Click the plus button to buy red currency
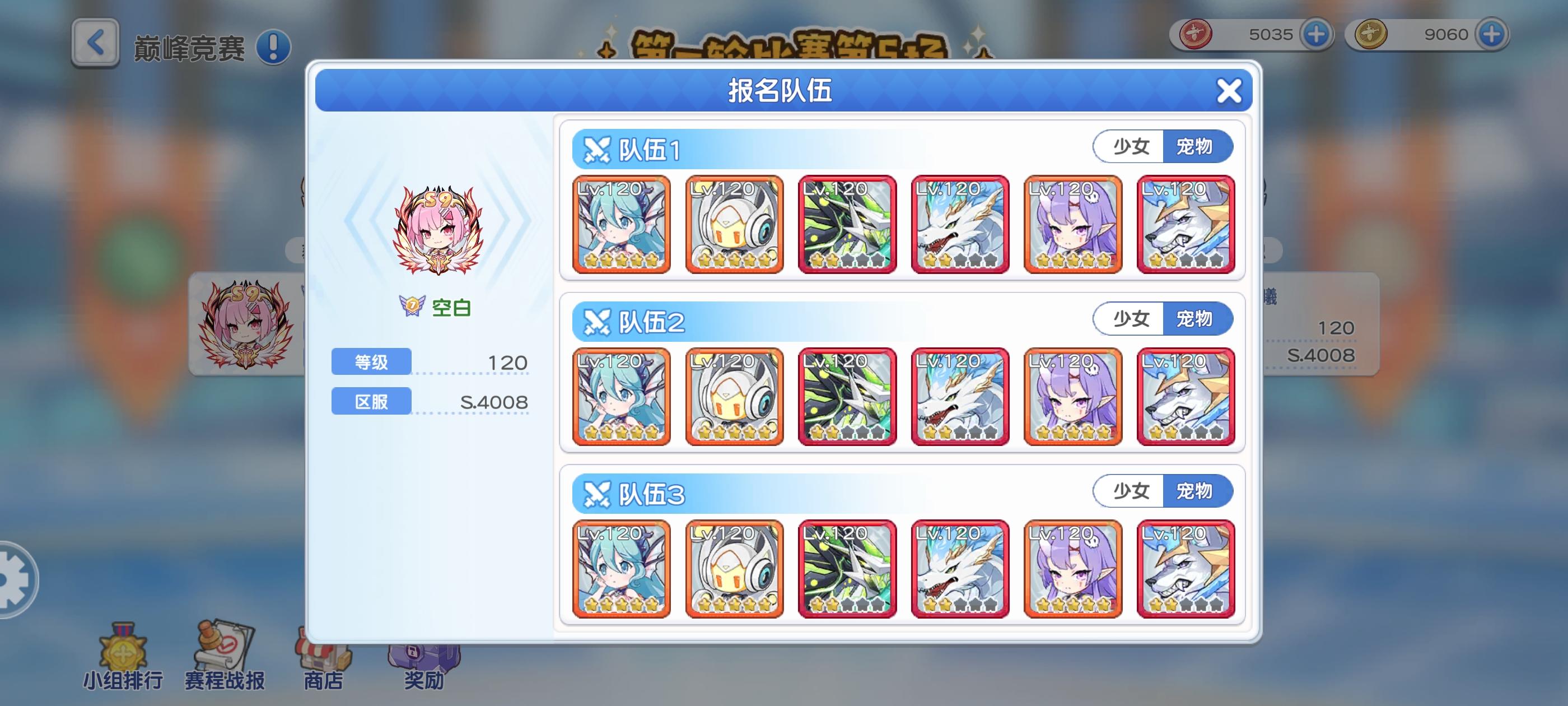 1318,35
